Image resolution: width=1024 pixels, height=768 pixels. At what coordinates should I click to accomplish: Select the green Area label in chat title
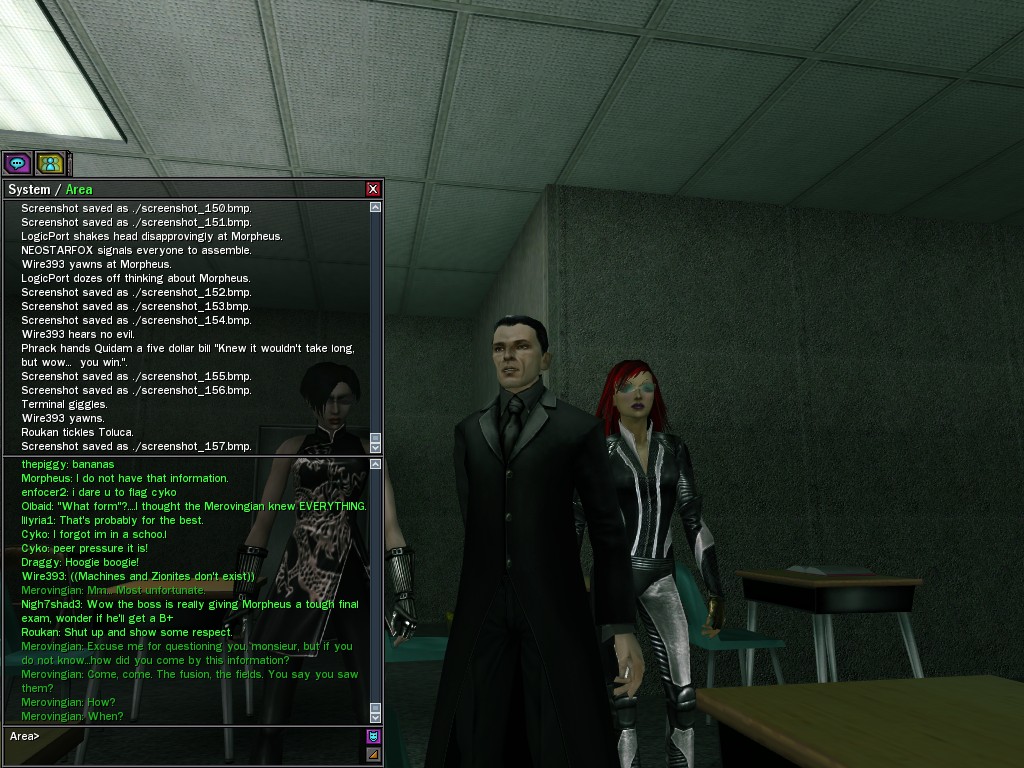(79, 189)
